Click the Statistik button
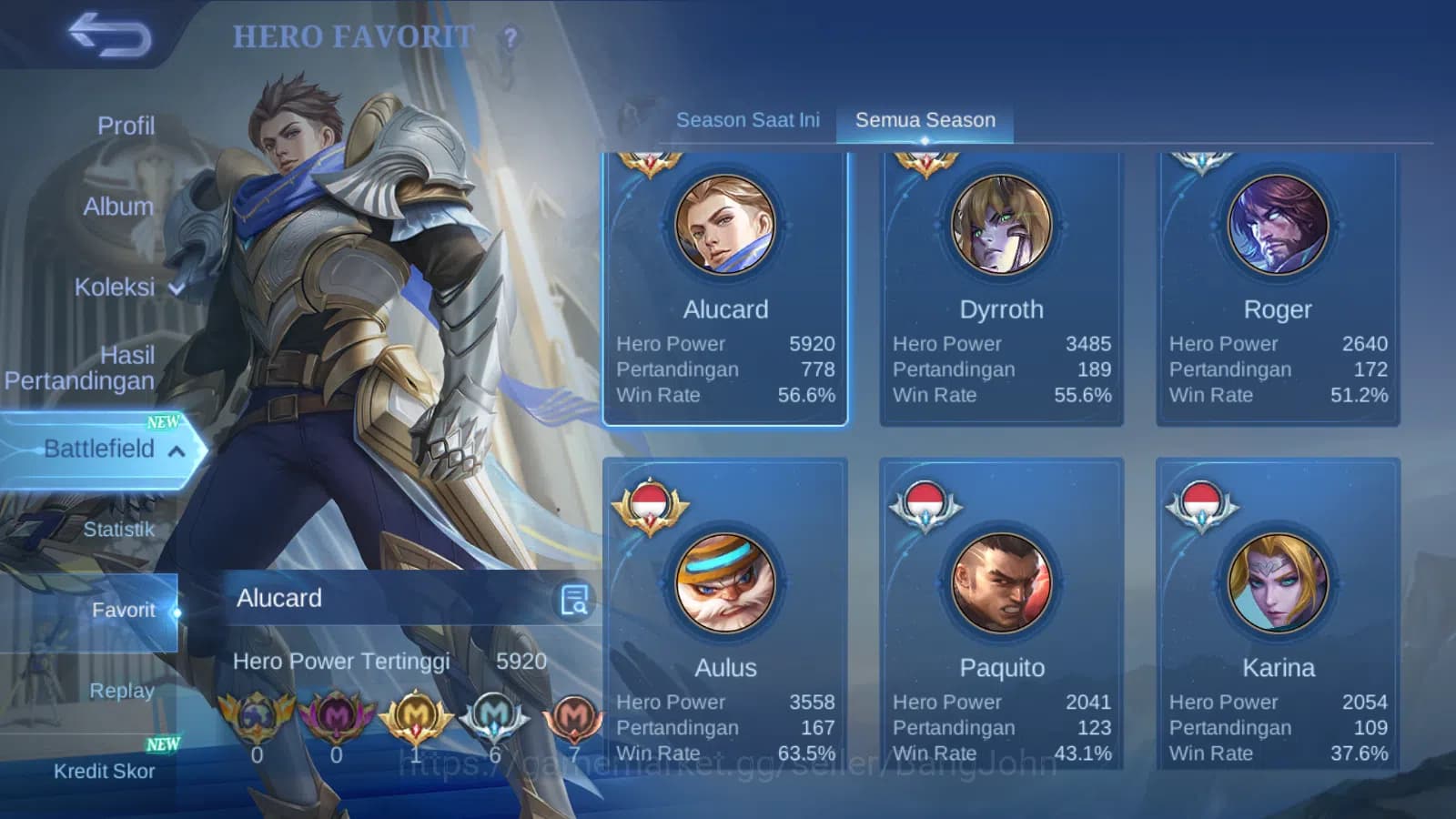This screenshot has height=819, width=1456. click(x=121, y=529)
